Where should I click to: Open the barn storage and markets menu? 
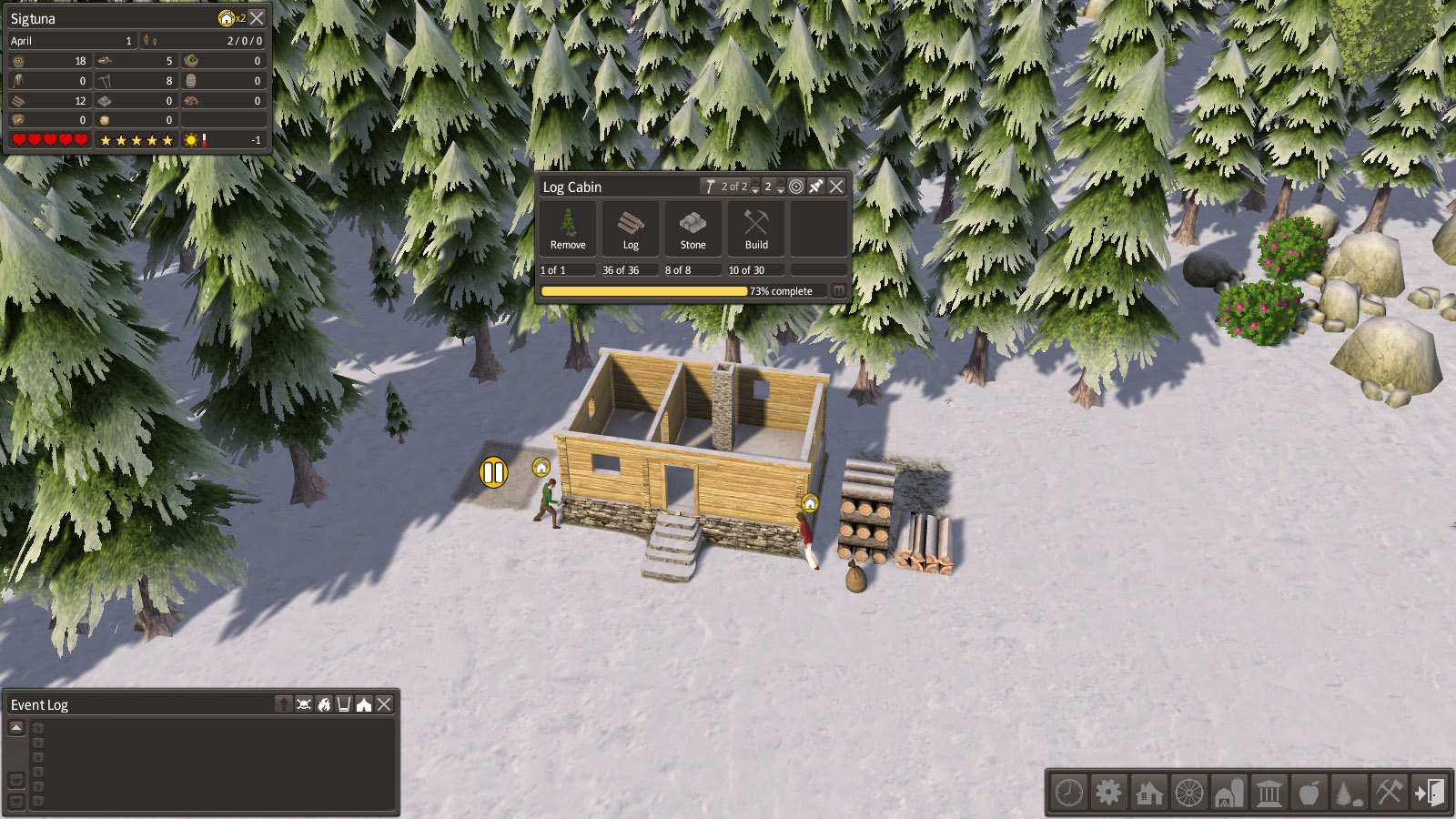tap(1228, 793)
